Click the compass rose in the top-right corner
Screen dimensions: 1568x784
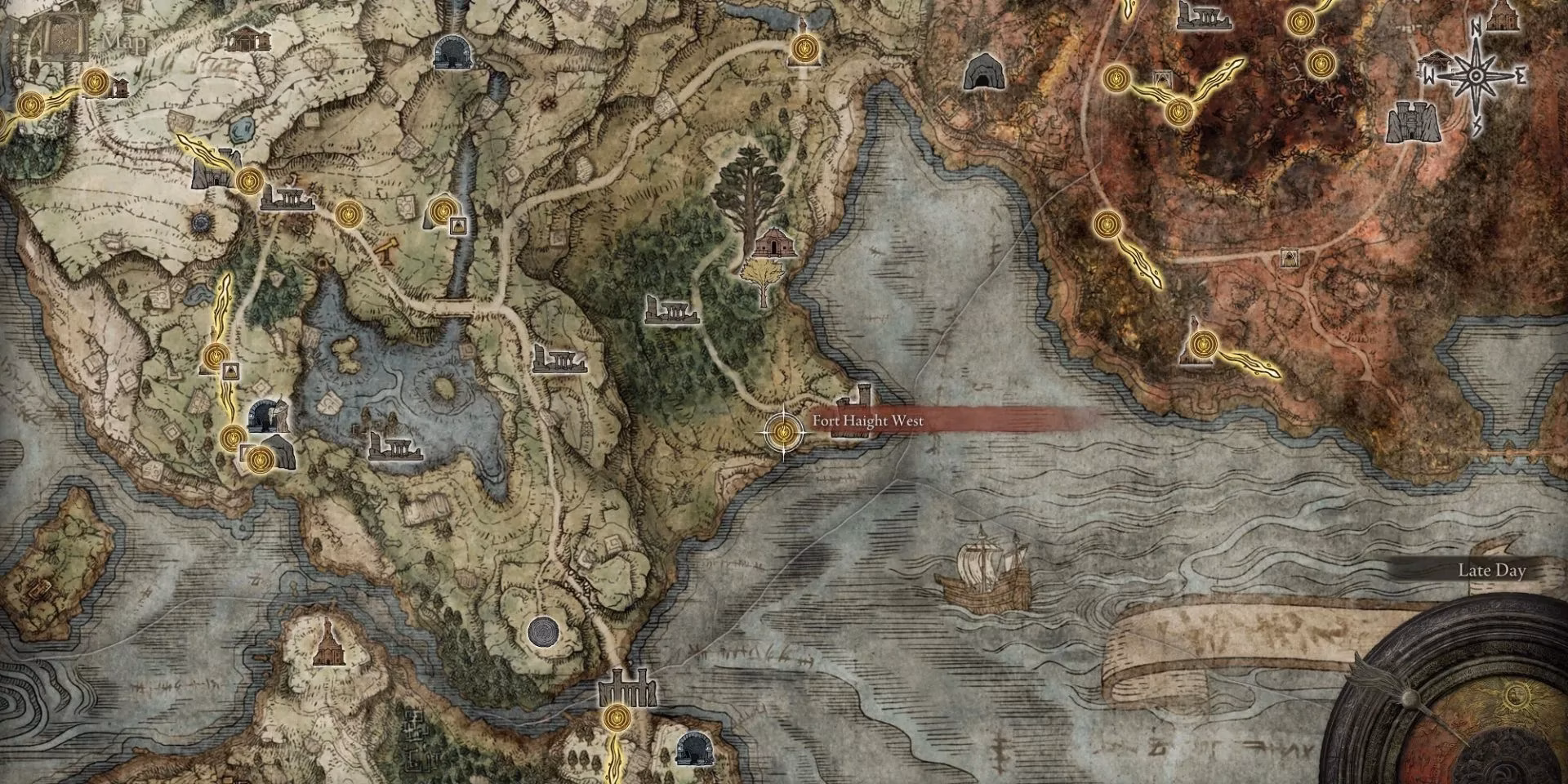coord(1475,73)
